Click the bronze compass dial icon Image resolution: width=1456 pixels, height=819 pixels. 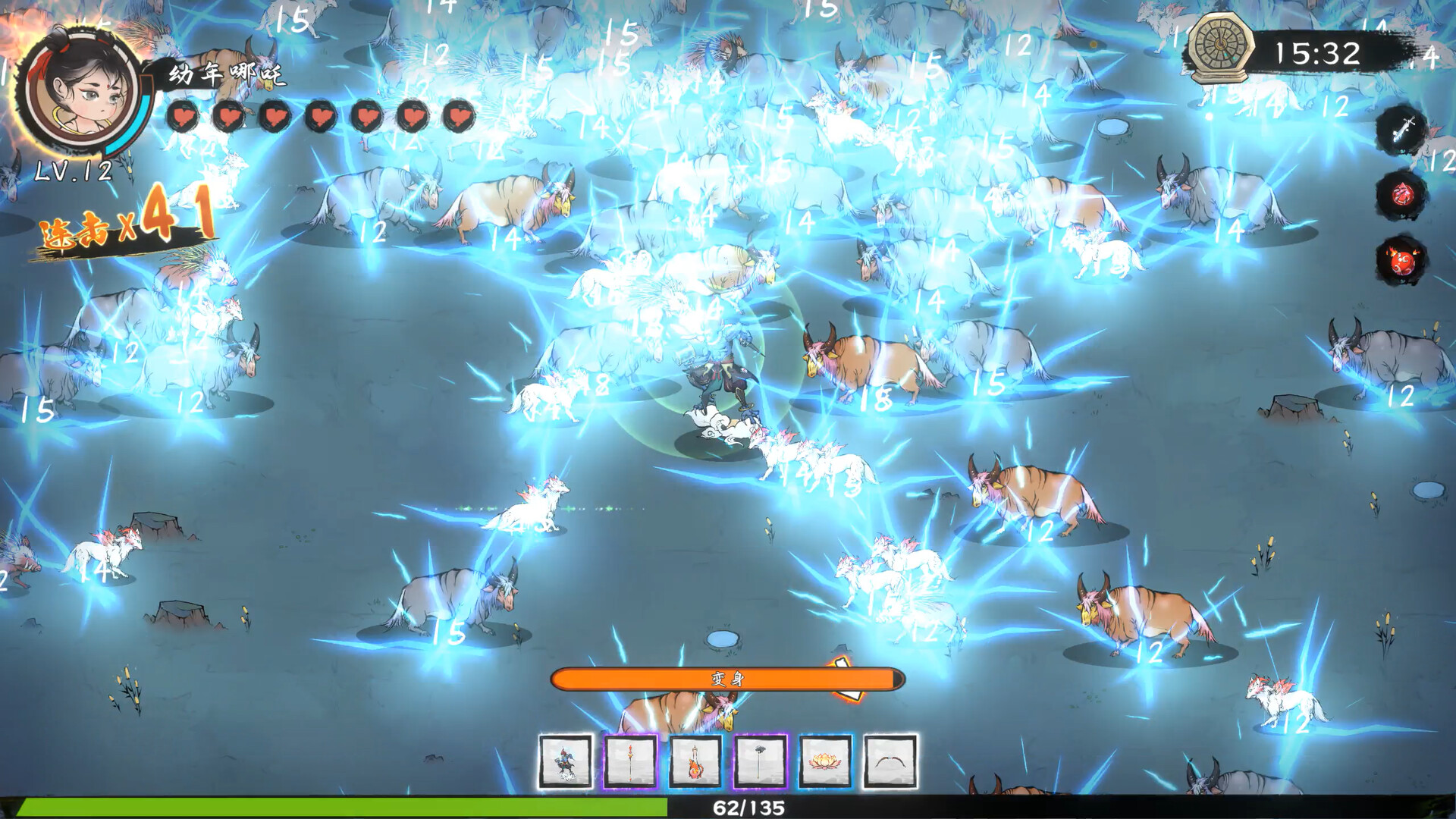1221,47
